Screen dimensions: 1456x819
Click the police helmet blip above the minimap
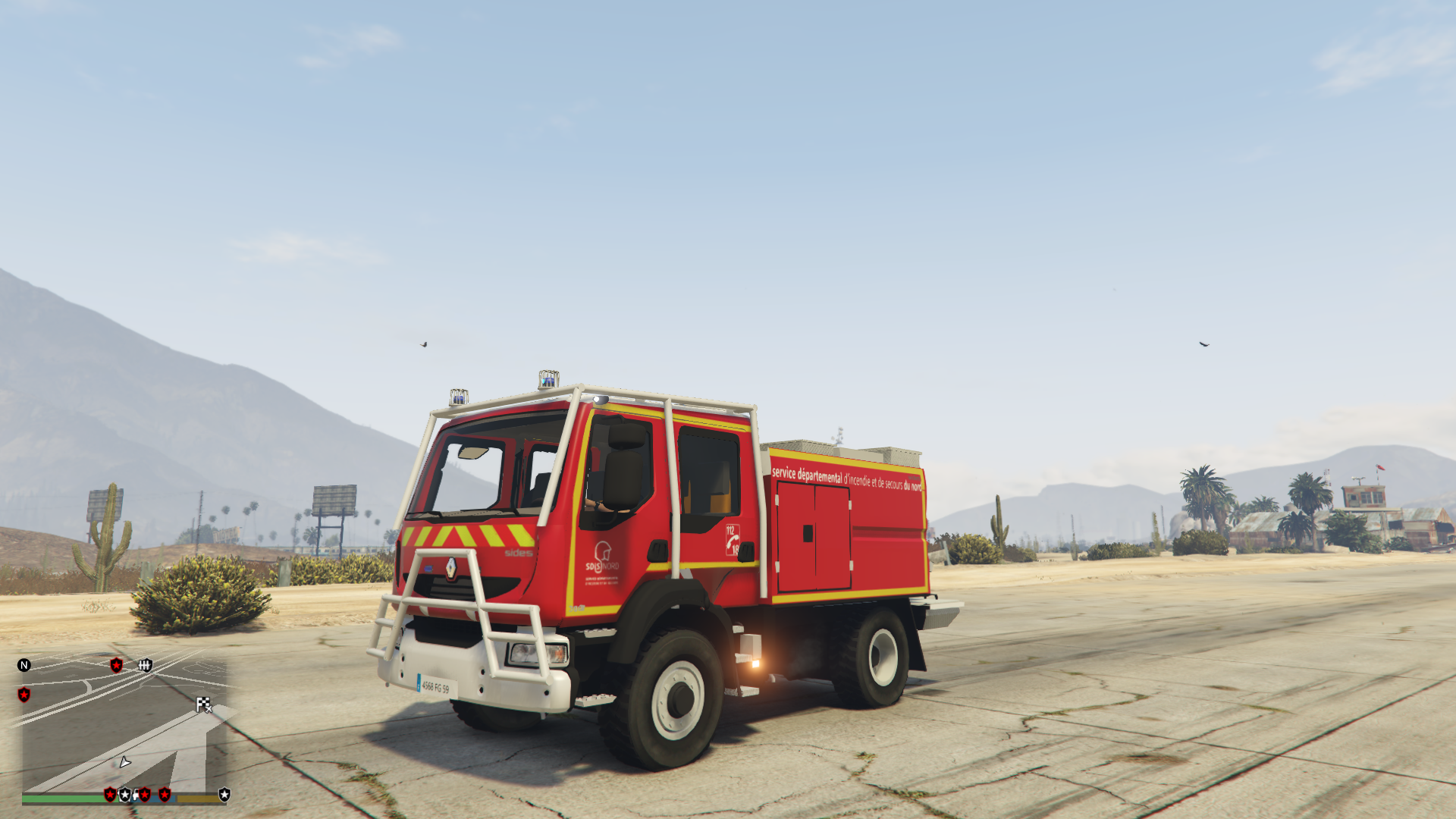146,667
